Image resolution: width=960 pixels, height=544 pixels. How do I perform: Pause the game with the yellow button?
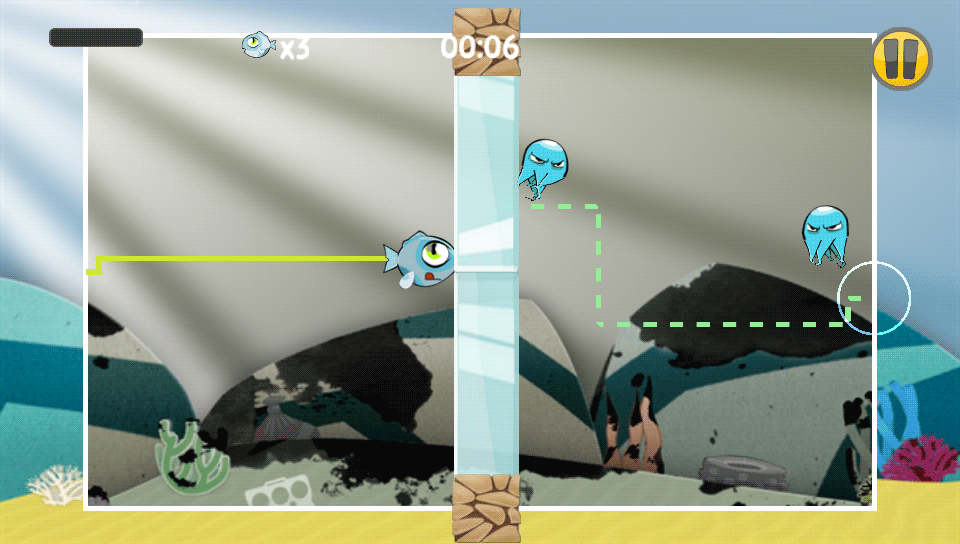(x=901, y=58)
